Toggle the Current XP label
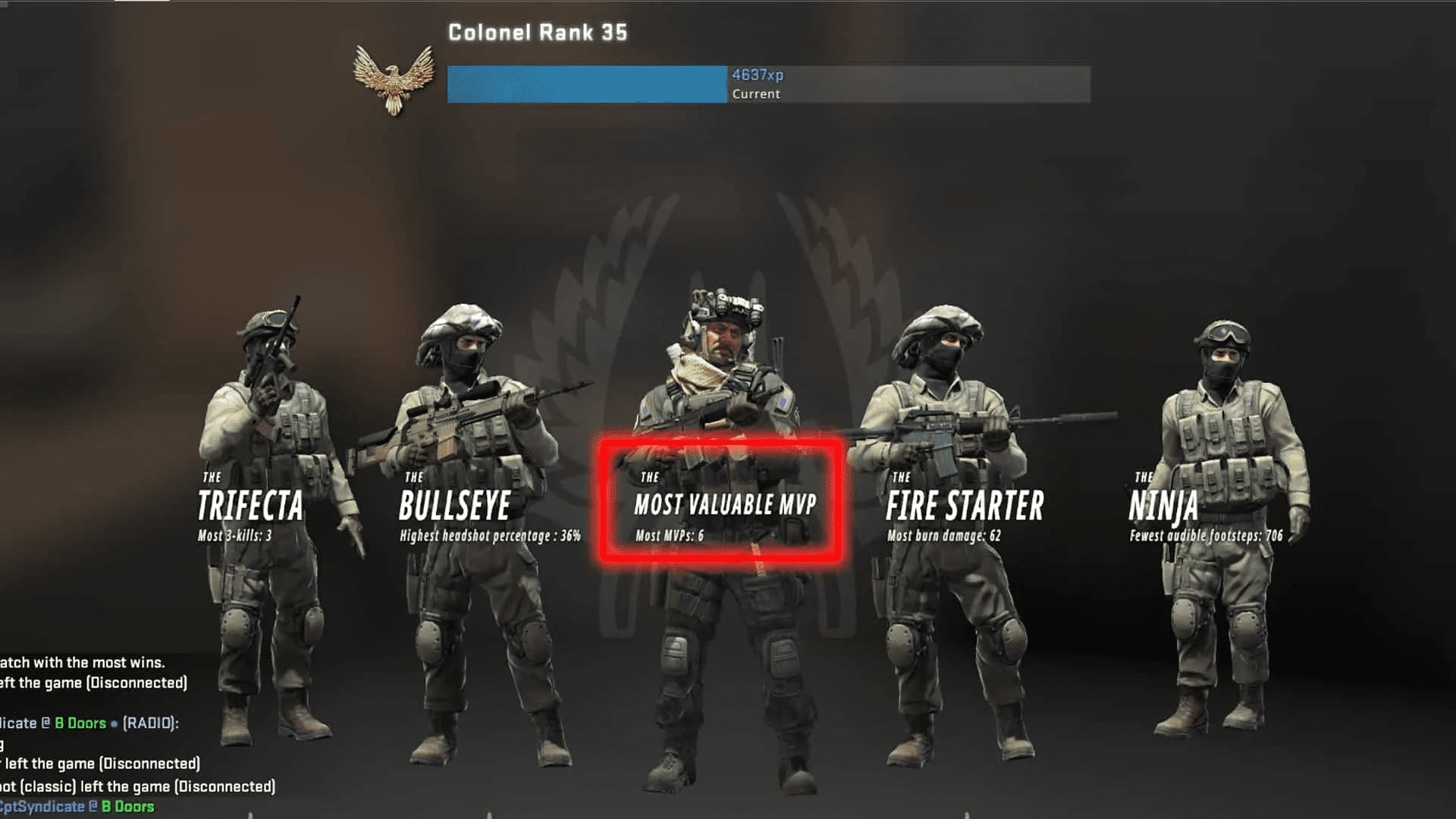Viewport: 1456px width, 819px height. coord(755,94)
